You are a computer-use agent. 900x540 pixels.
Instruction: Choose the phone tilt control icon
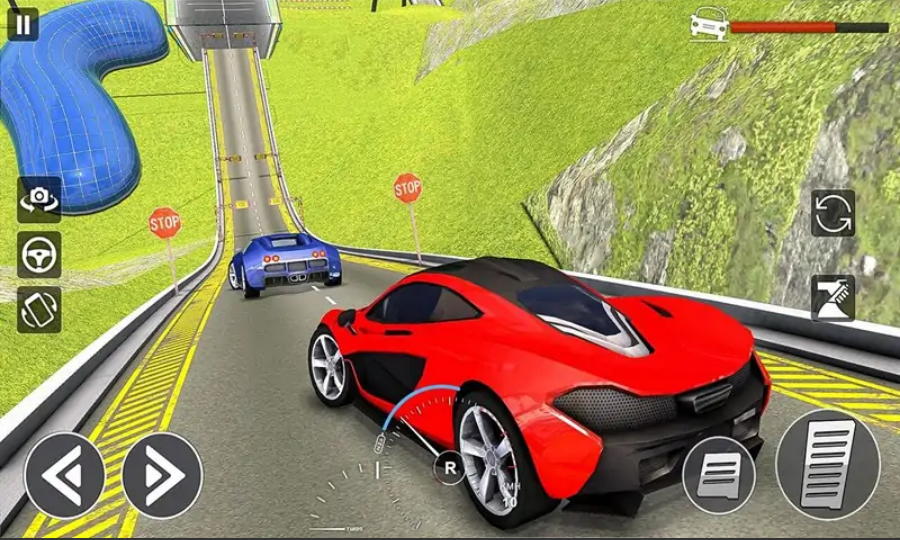coord(39,310)
